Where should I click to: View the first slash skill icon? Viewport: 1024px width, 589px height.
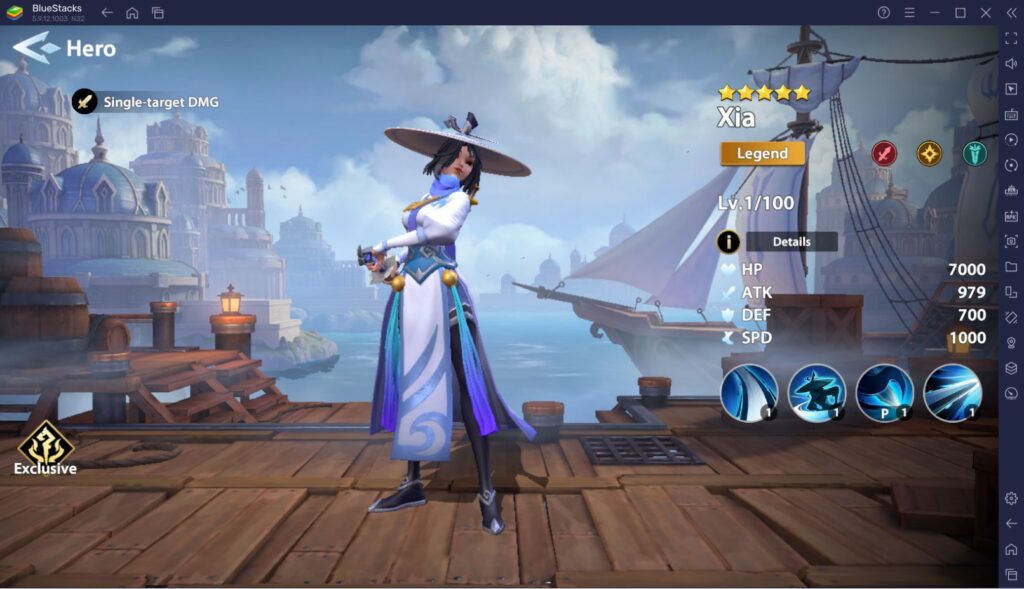coord(749,392)
